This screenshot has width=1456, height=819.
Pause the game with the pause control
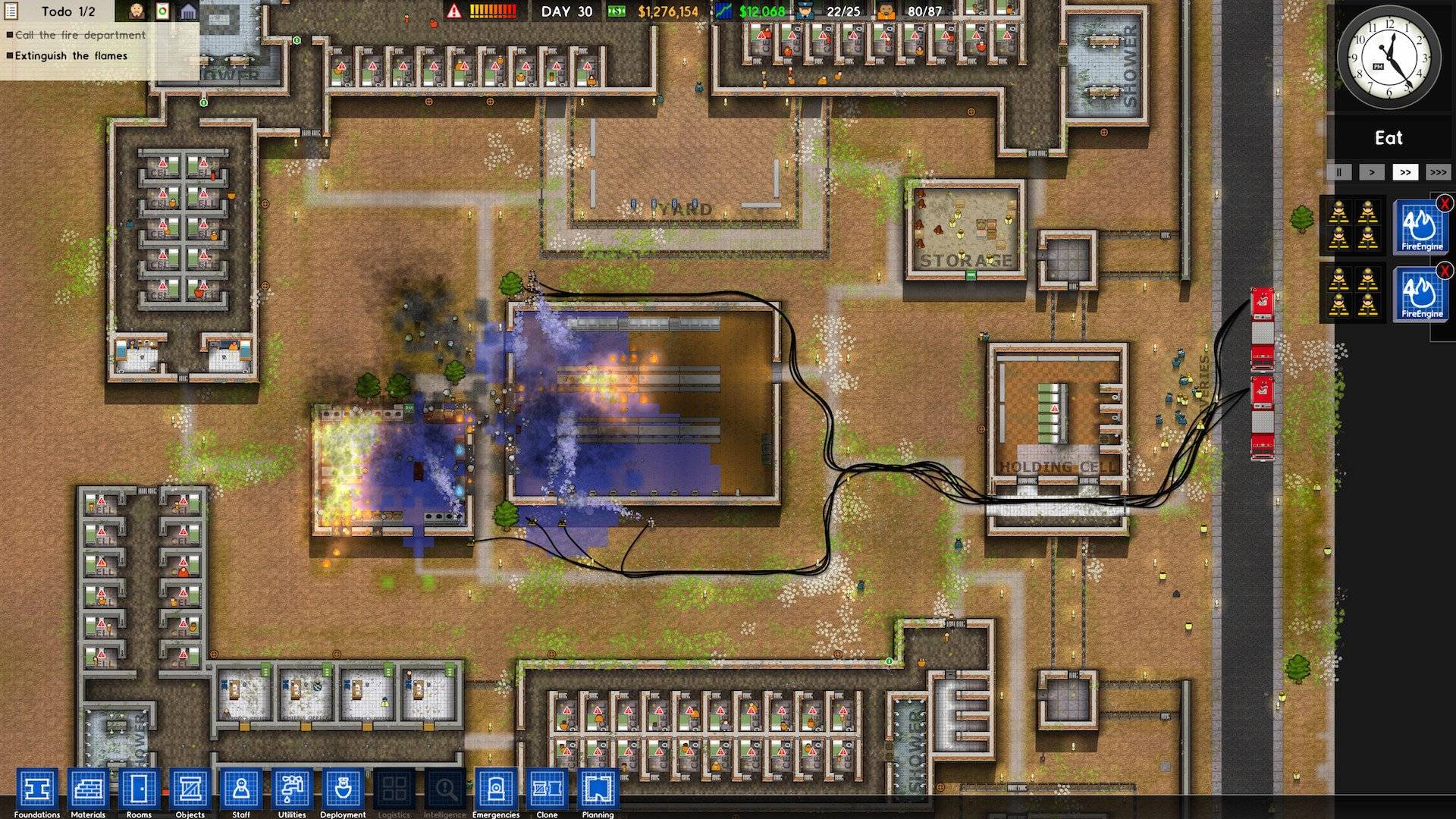click(1338, 172)
